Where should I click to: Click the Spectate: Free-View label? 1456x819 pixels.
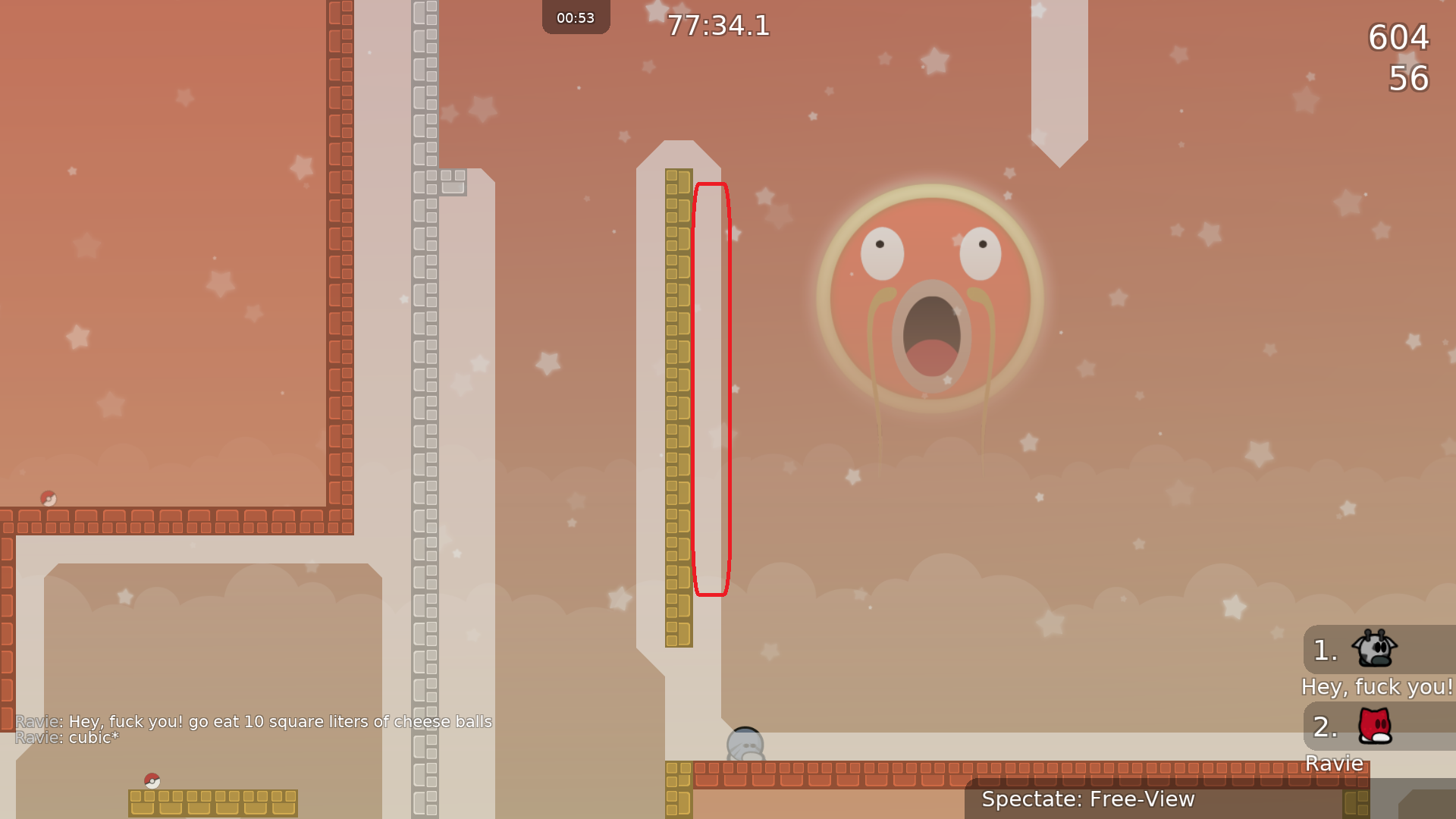click(x=1087, y=799)
